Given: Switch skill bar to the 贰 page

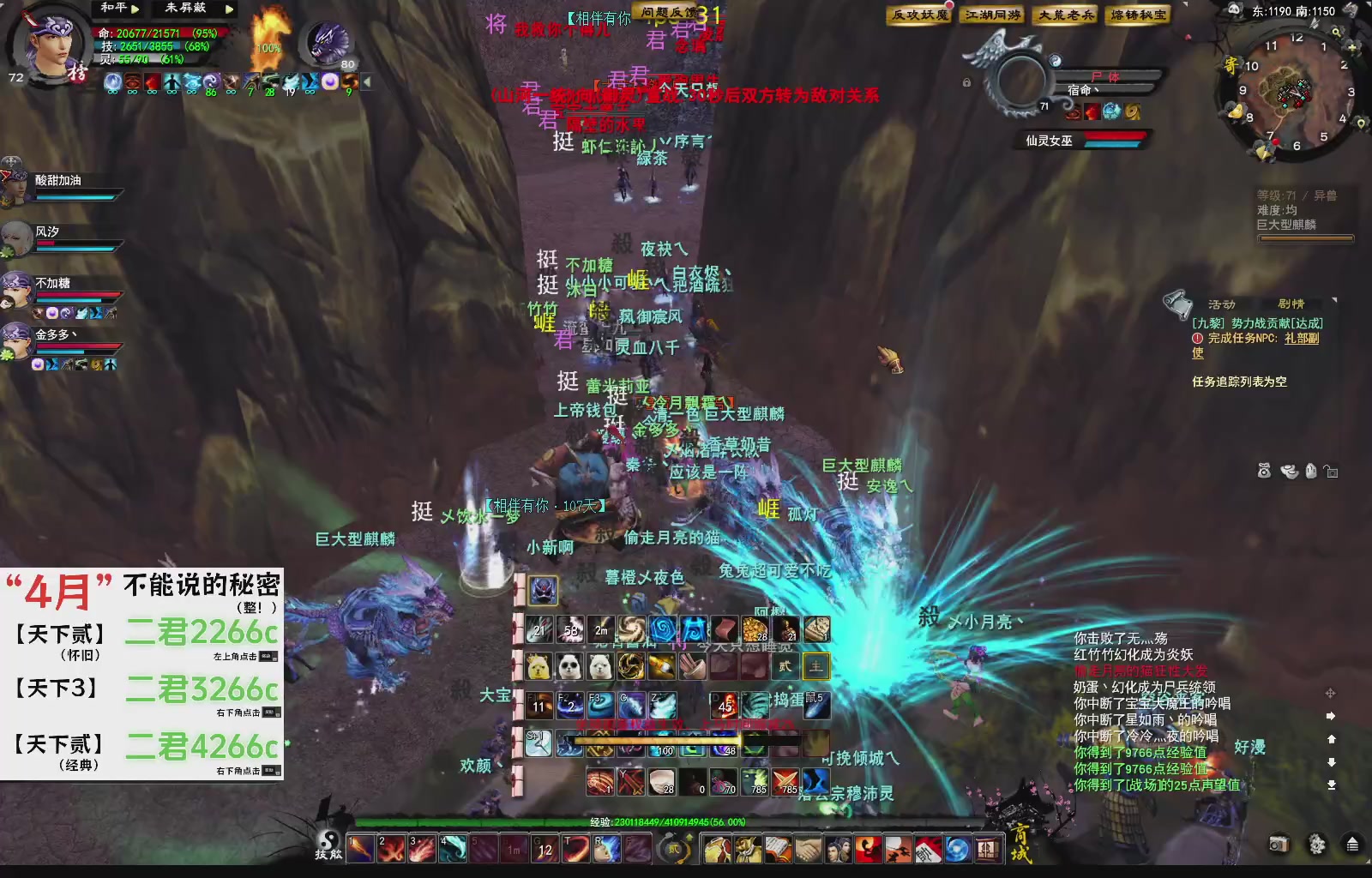Looking at the screenshot, I should pyautogui.click(x=786, y=667).
